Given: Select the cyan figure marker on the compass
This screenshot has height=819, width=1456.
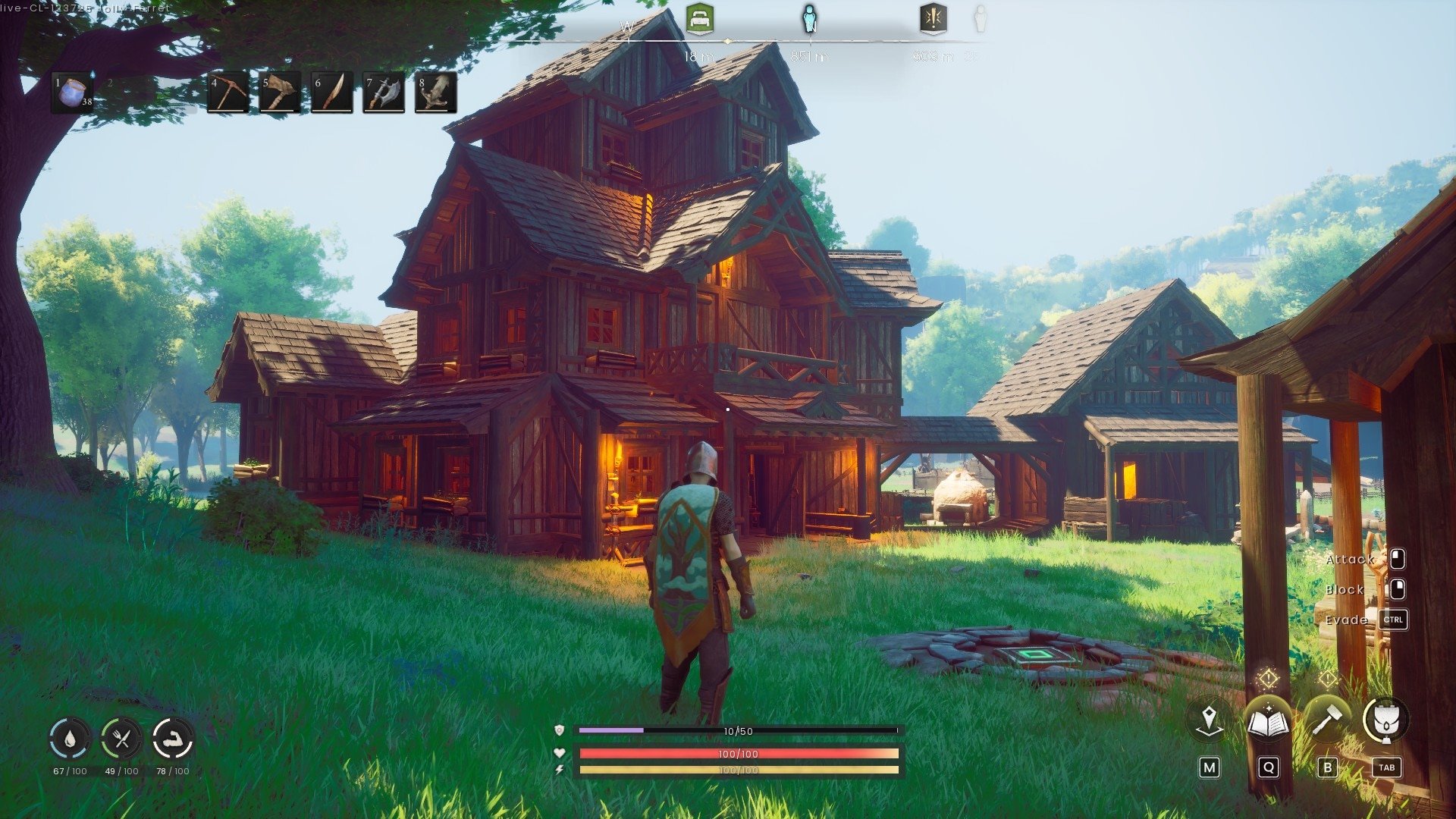Looking at the screenshot, I should [809, 18].
